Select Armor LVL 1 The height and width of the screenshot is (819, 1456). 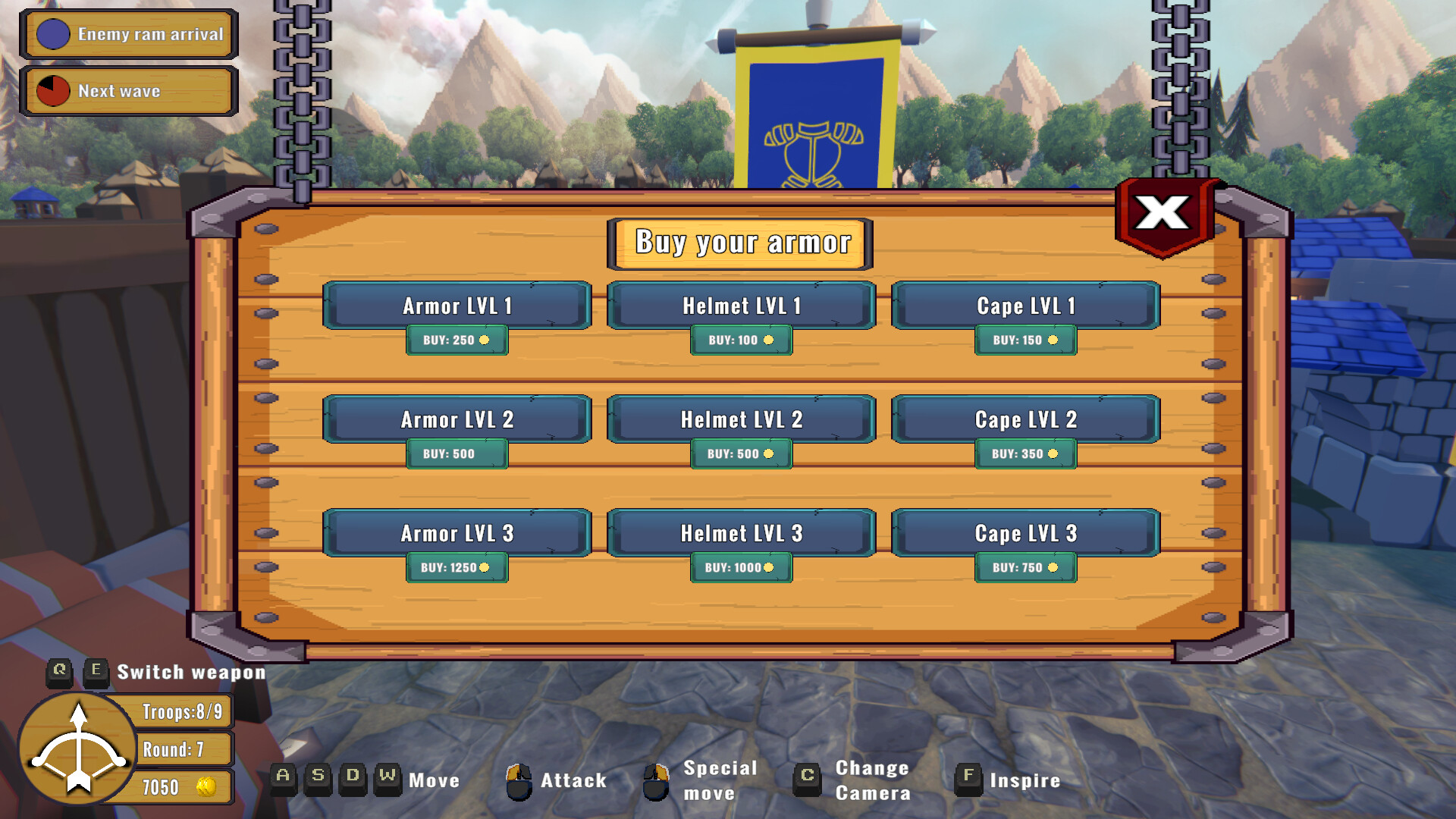point(457,306)
